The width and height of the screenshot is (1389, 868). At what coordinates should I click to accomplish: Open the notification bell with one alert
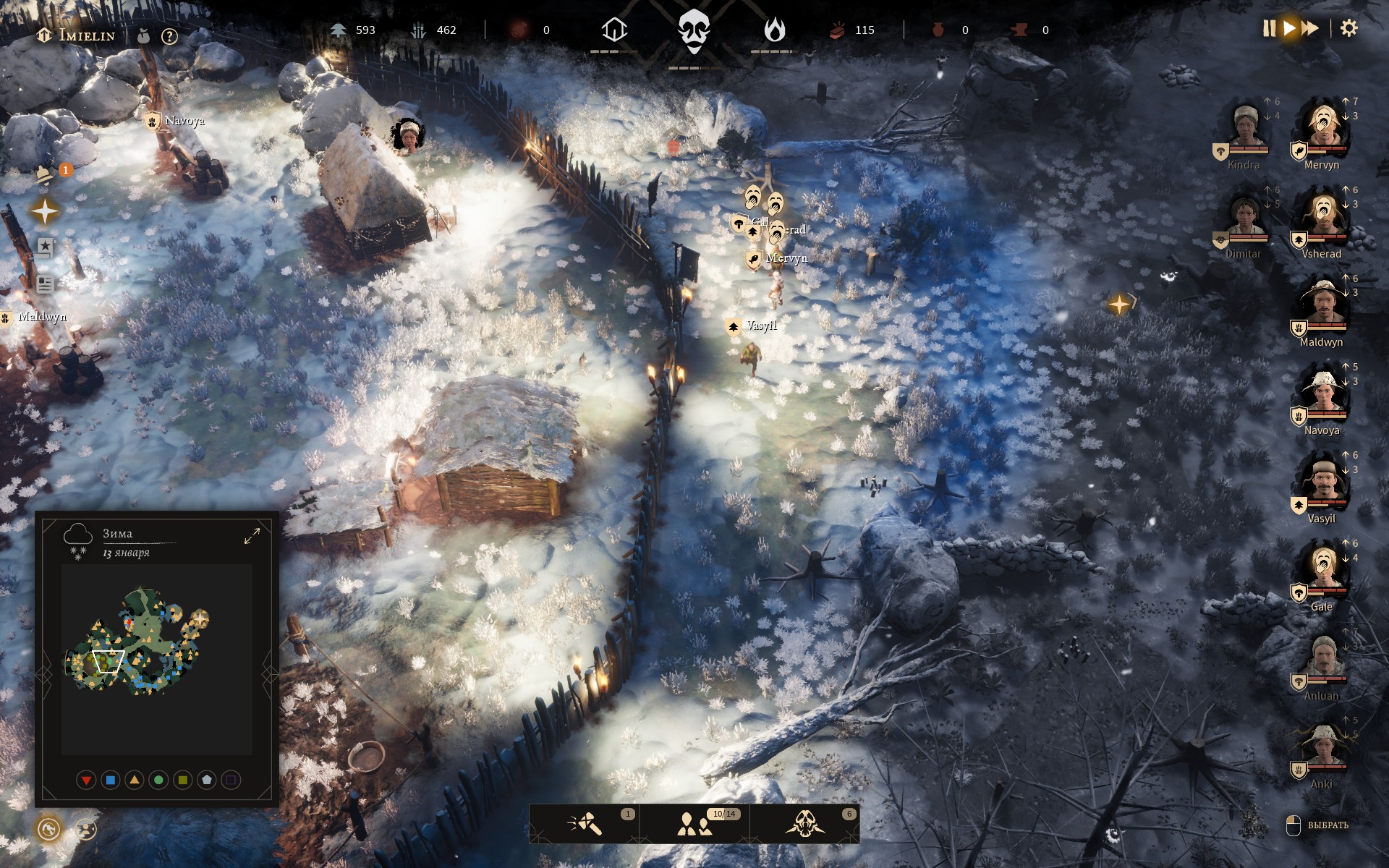point(46,175)
